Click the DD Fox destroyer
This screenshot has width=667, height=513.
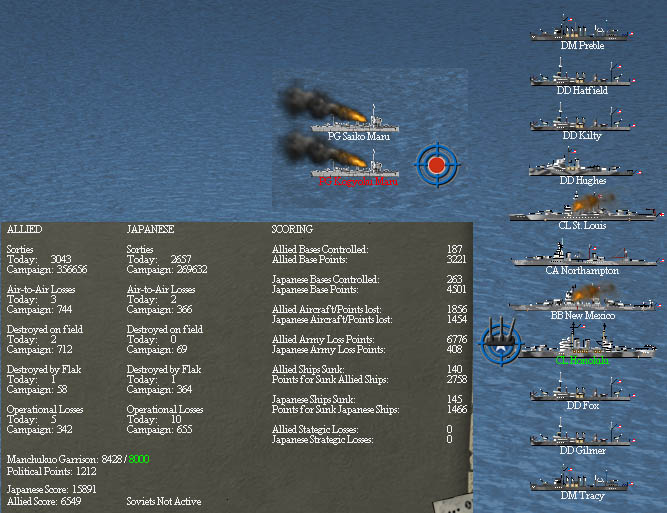(581, 389)
